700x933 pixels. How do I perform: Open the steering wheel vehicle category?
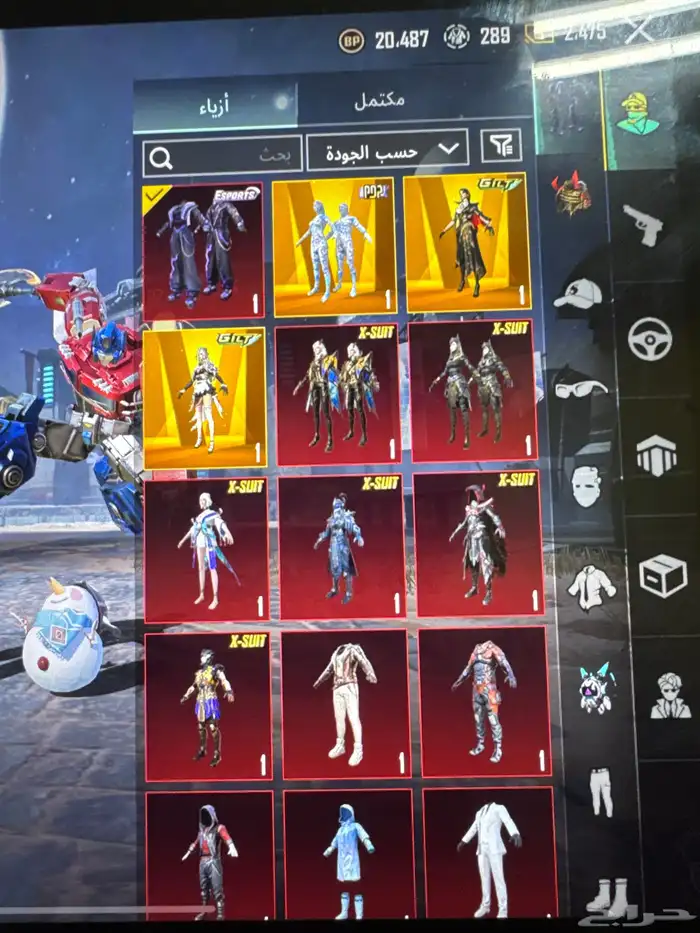coord(649,339)
